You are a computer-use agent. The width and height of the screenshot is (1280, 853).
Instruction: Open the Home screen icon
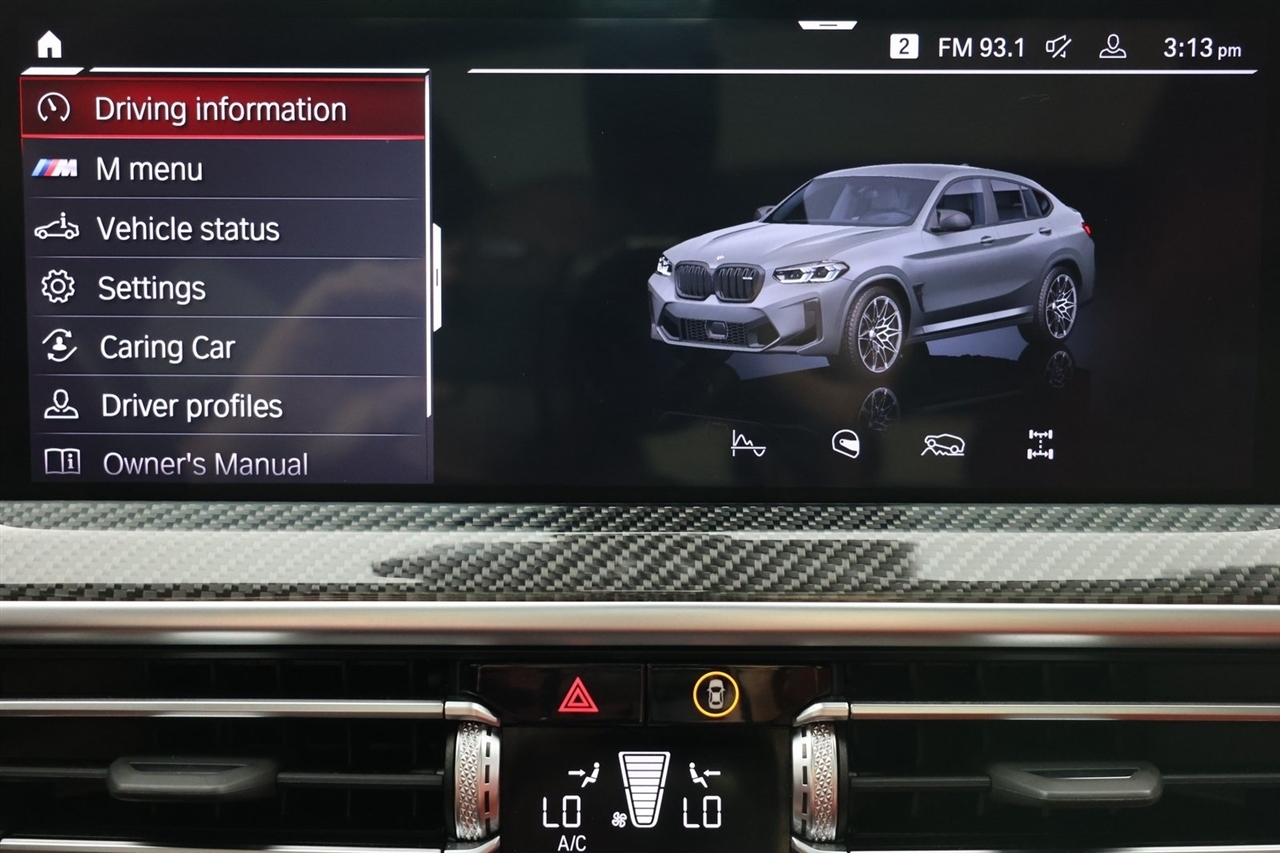pyautogui.click(x=48, y=45)
